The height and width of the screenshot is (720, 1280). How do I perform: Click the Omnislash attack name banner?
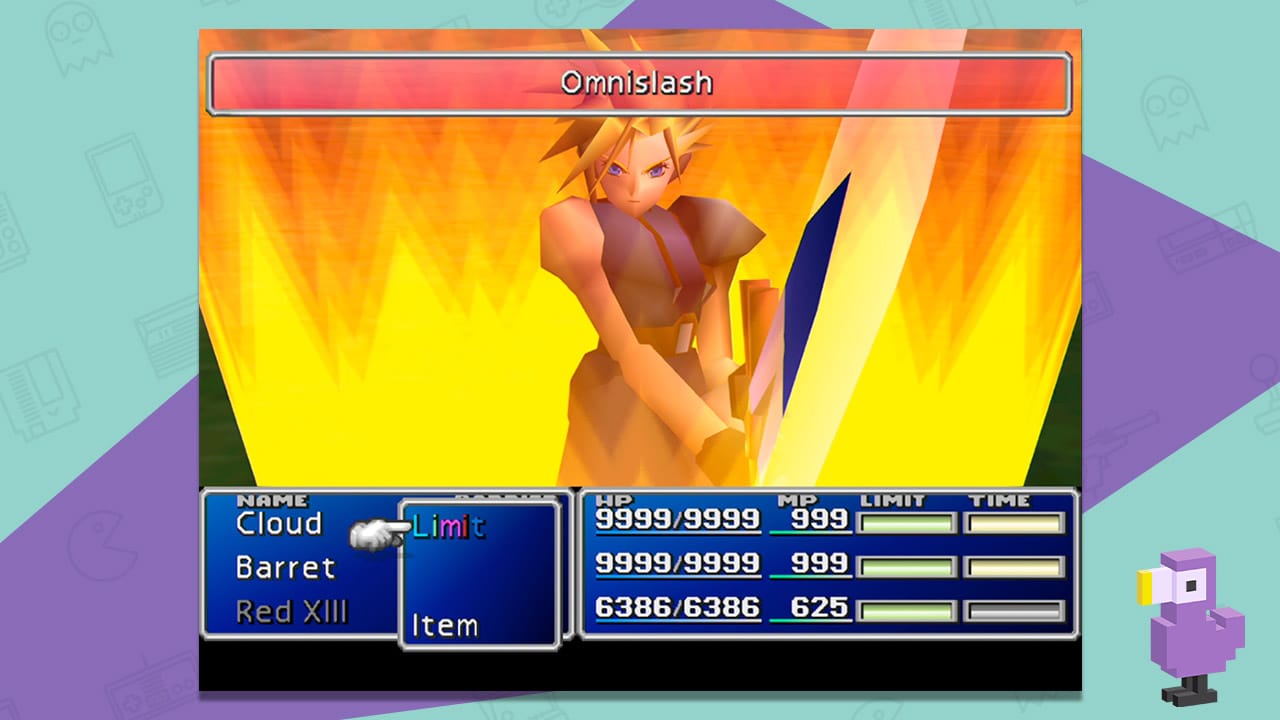(640, 84)
